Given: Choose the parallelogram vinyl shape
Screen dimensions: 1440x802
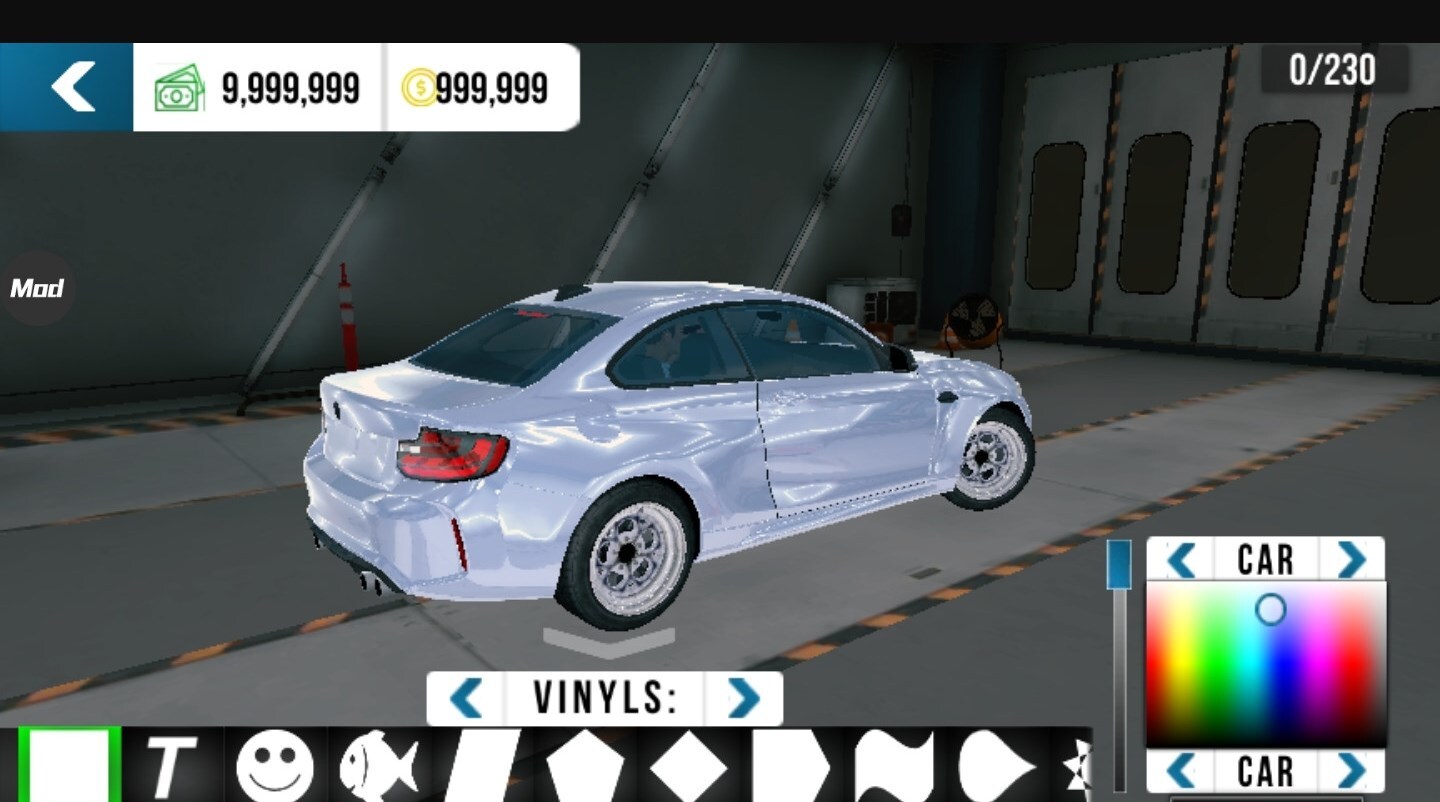Looking at the screenshot, I should tap(482, 768).
